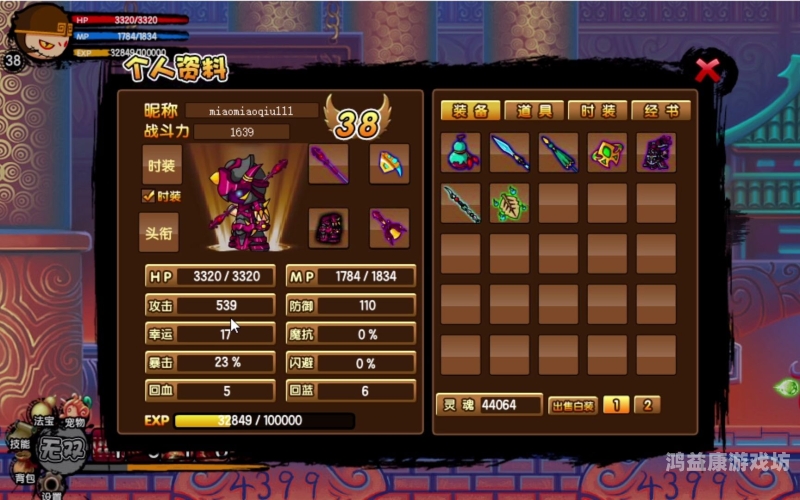The image size is (800, 500).
Task: Pick the green leaf item in inventory
Action: click(x=510, y=203)
